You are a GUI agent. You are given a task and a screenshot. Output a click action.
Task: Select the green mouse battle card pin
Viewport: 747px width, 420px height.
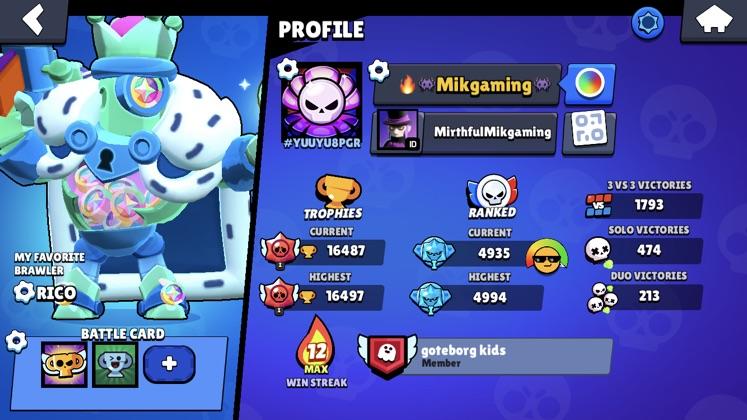[115, 364]
